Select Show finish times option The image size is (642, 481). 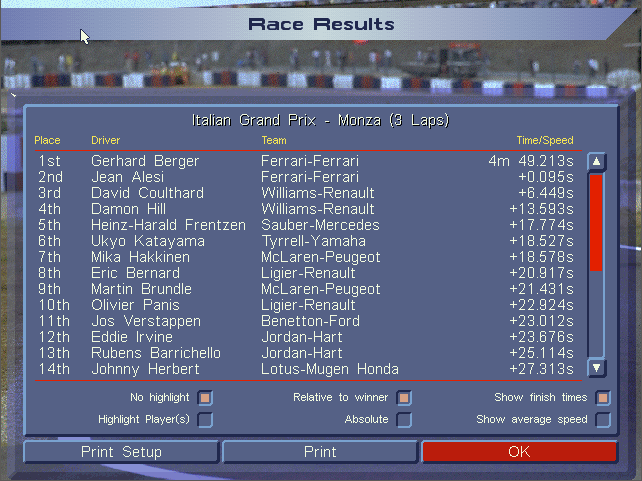(603, 398)
